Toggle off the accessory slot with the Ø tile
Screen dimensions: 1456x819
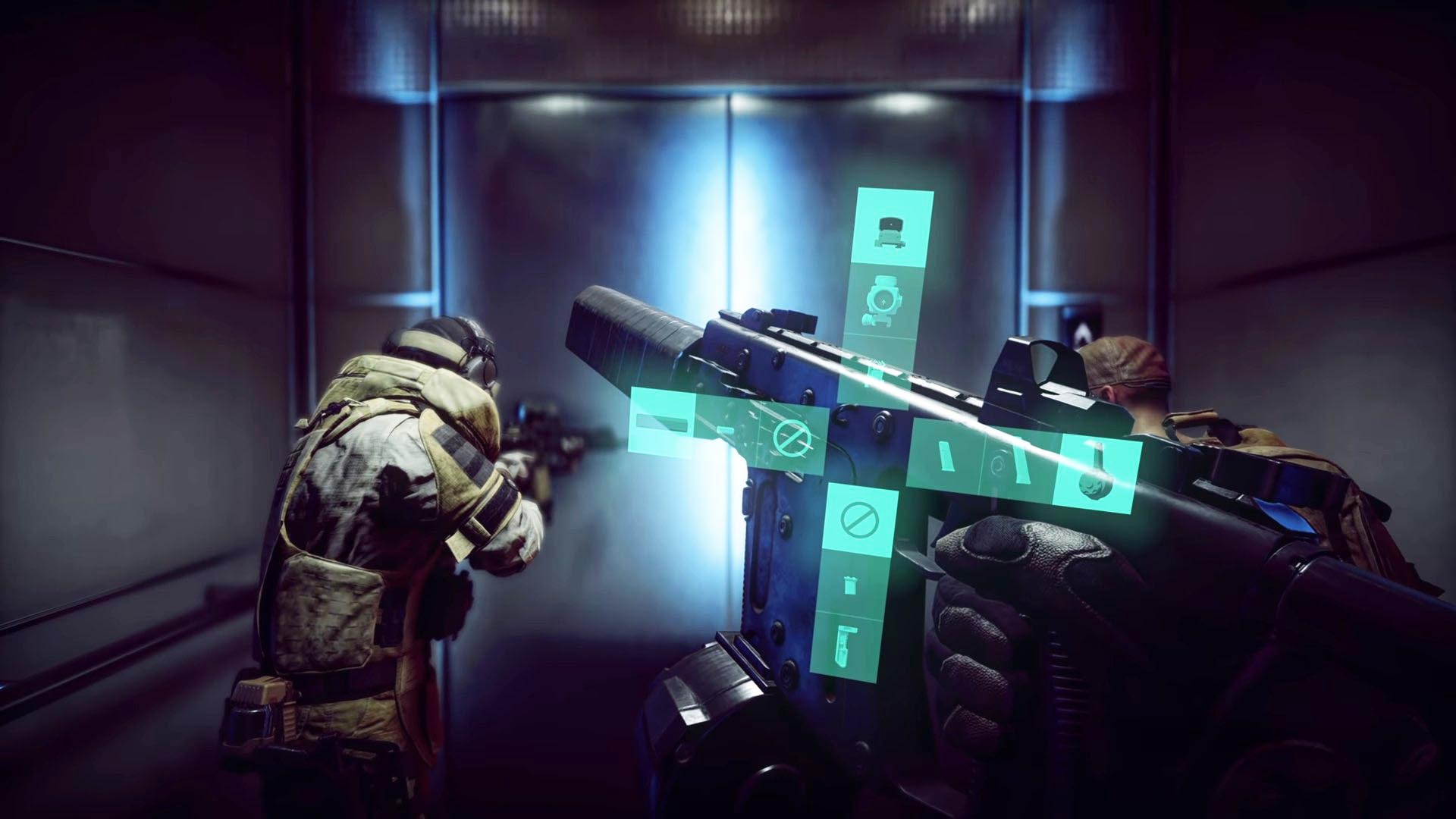point(792,439)
